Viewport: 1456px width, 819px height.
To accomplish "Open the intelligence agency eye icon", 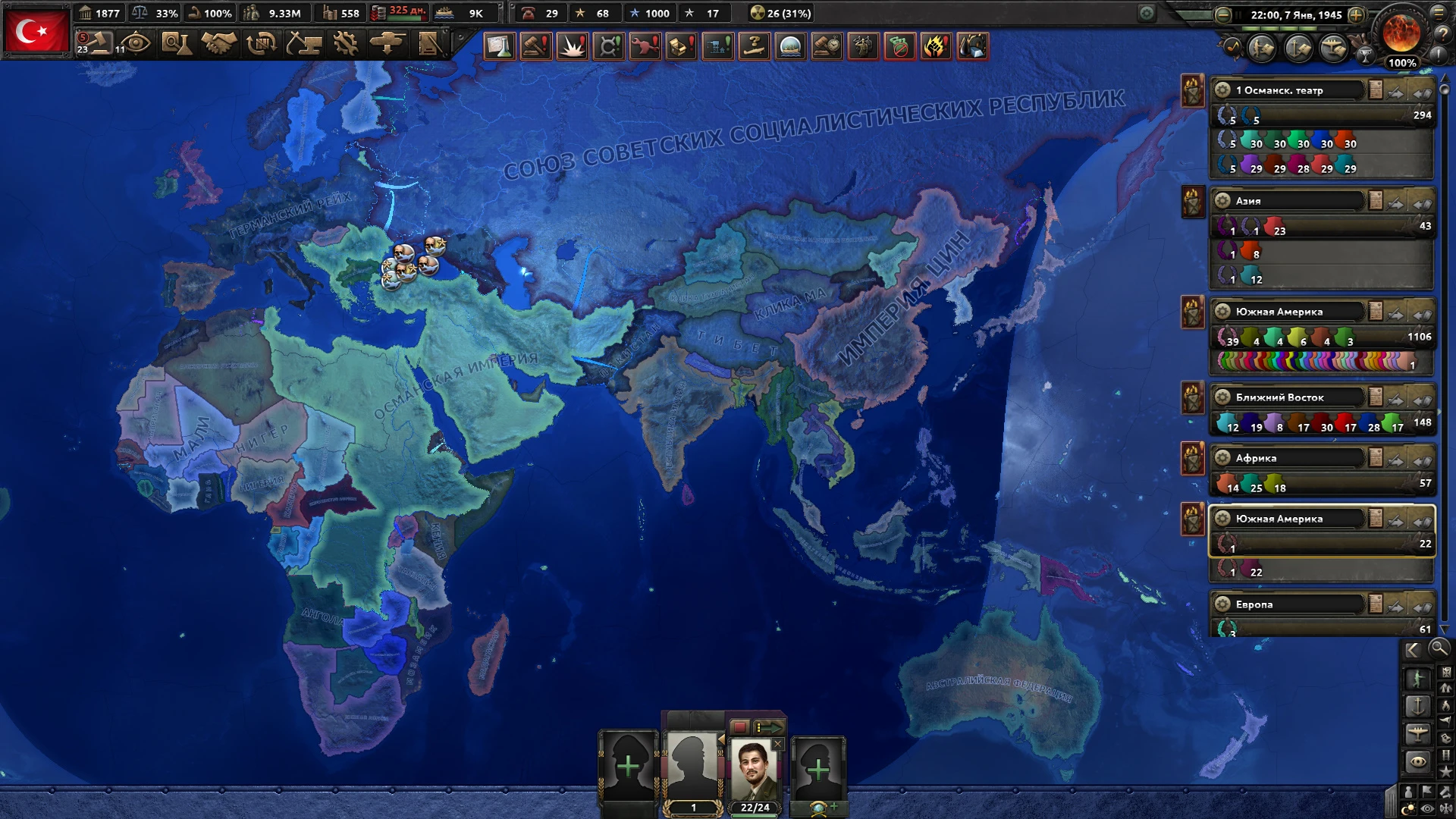I will point(135,44).
